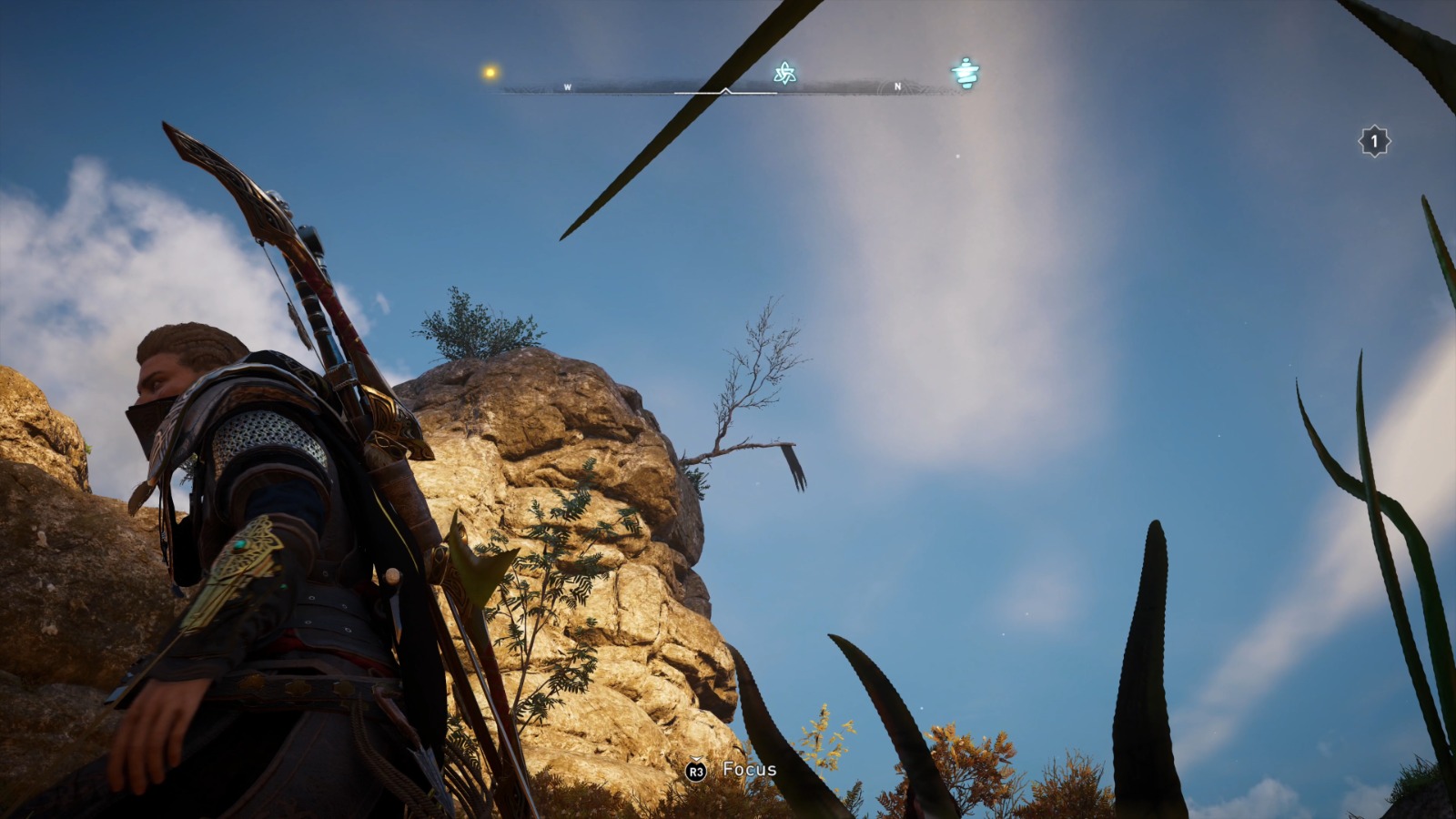Click along the white compass progress line

(783, 92)
